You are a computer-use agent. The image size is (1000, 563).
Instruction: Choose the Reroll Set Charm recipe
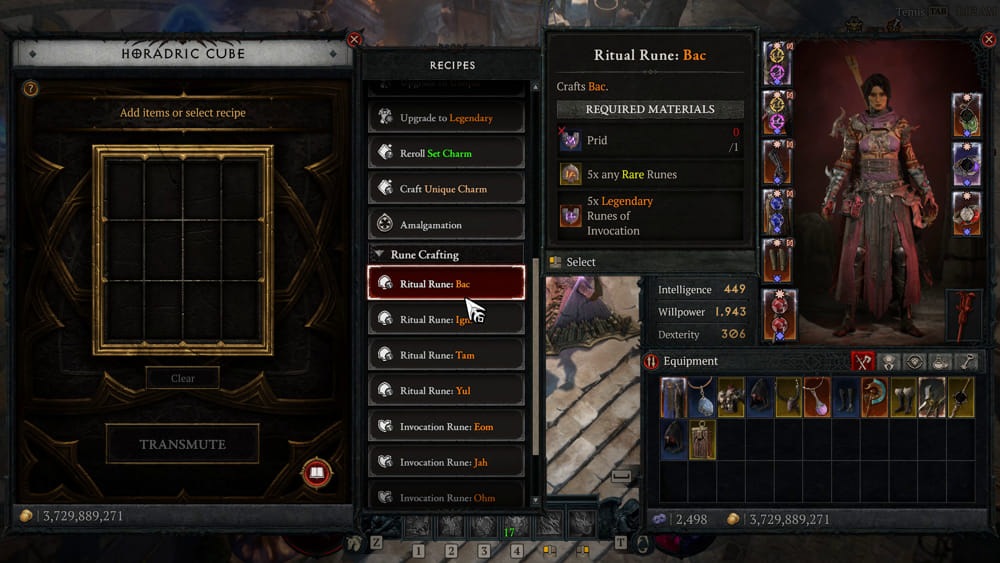446,154
